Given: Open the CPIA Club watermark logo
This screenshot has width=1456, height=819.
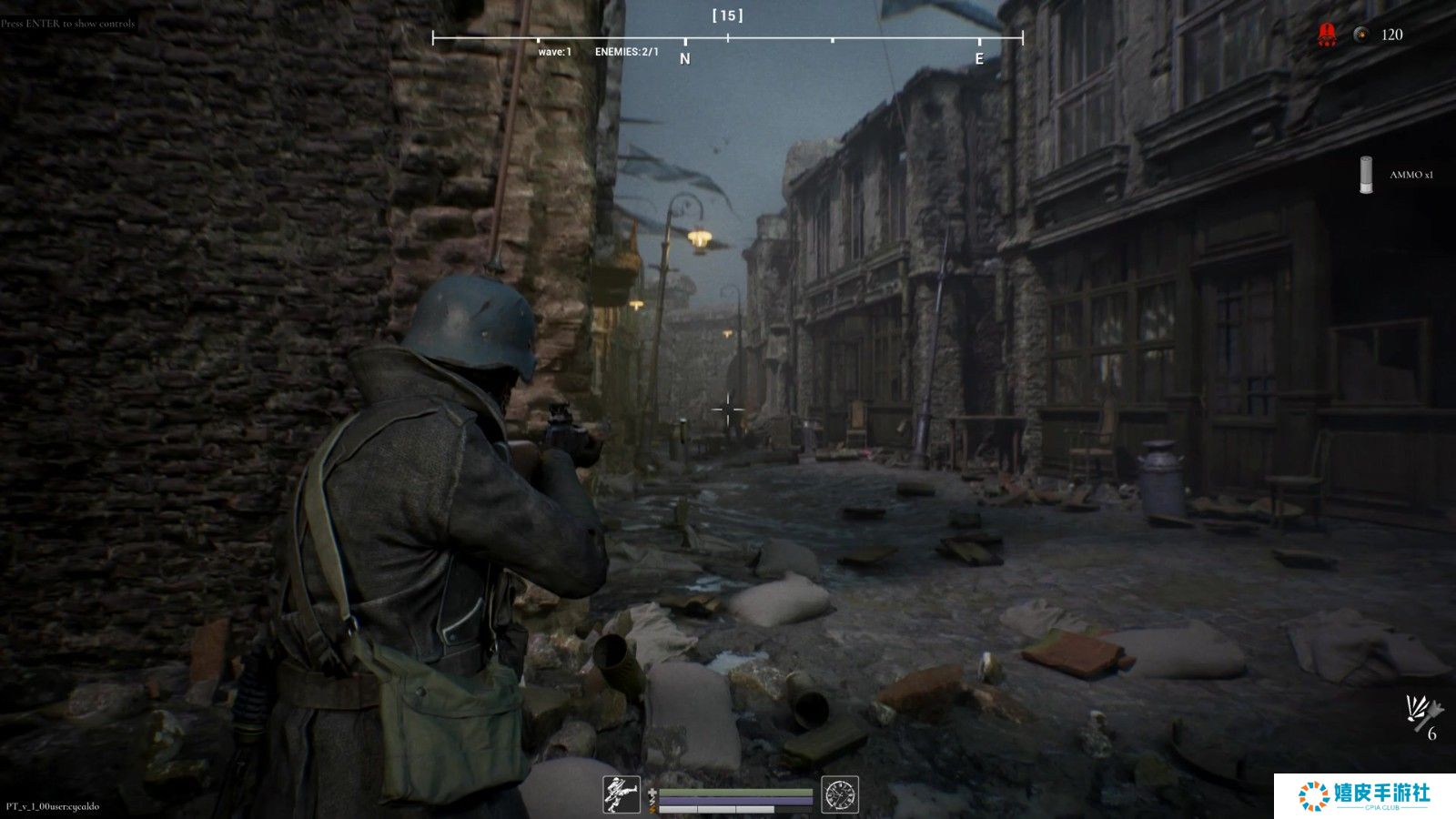Looking at the screenshot, I should pos(1364,795).
